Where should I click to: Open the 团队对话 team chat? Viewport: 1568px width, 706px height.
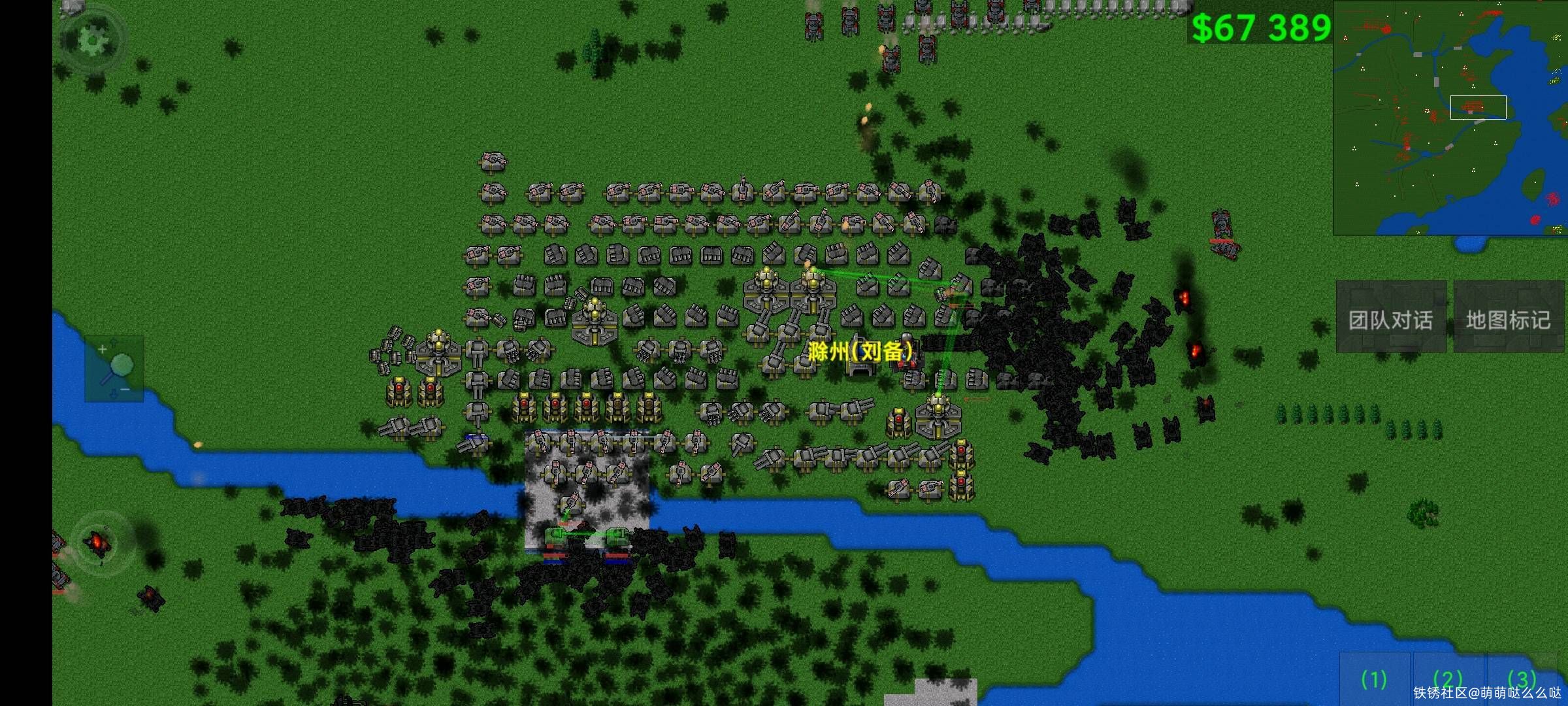[x=1390, y=318]
